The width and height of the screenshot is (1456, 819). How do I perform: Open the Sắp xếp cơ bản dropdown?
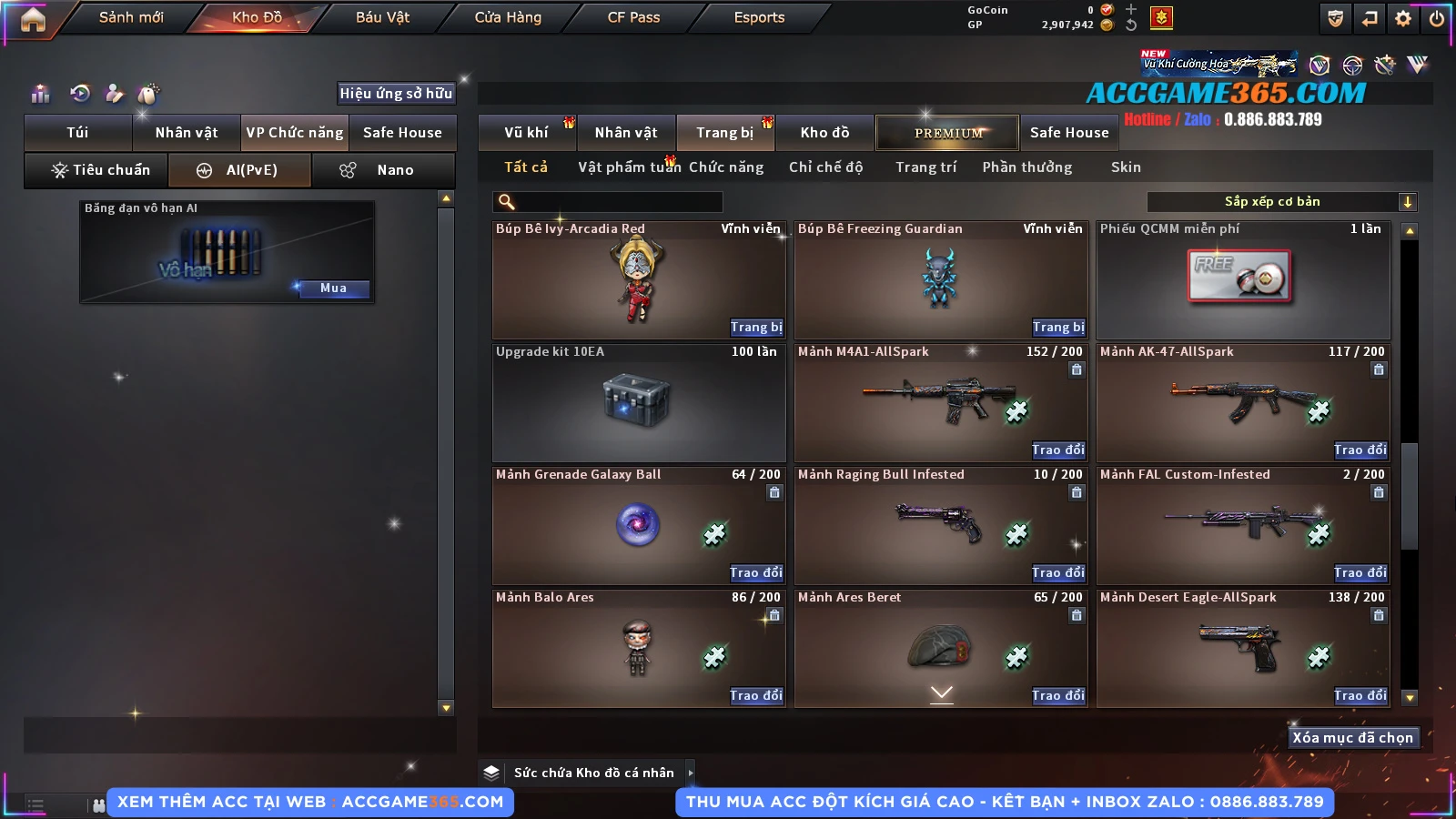tap(1281, 202)
